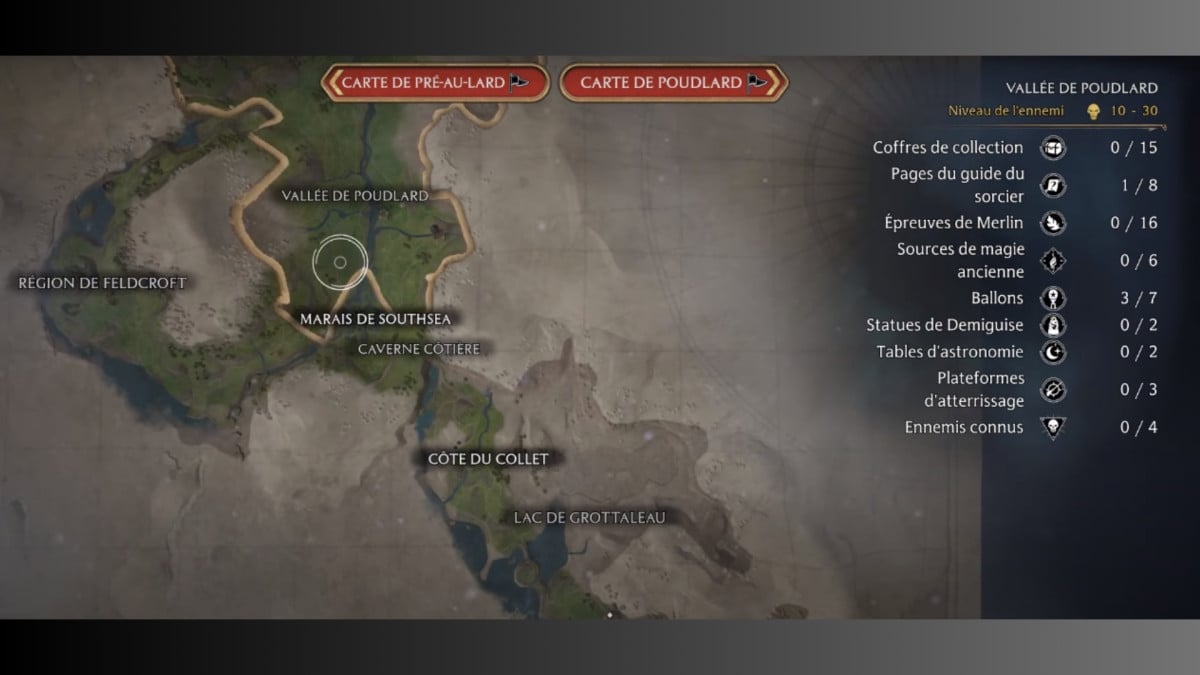The image size is (1200, 675).
Task: Select the Tables d'astronomie legend icon
Action: click(1053, 352)
